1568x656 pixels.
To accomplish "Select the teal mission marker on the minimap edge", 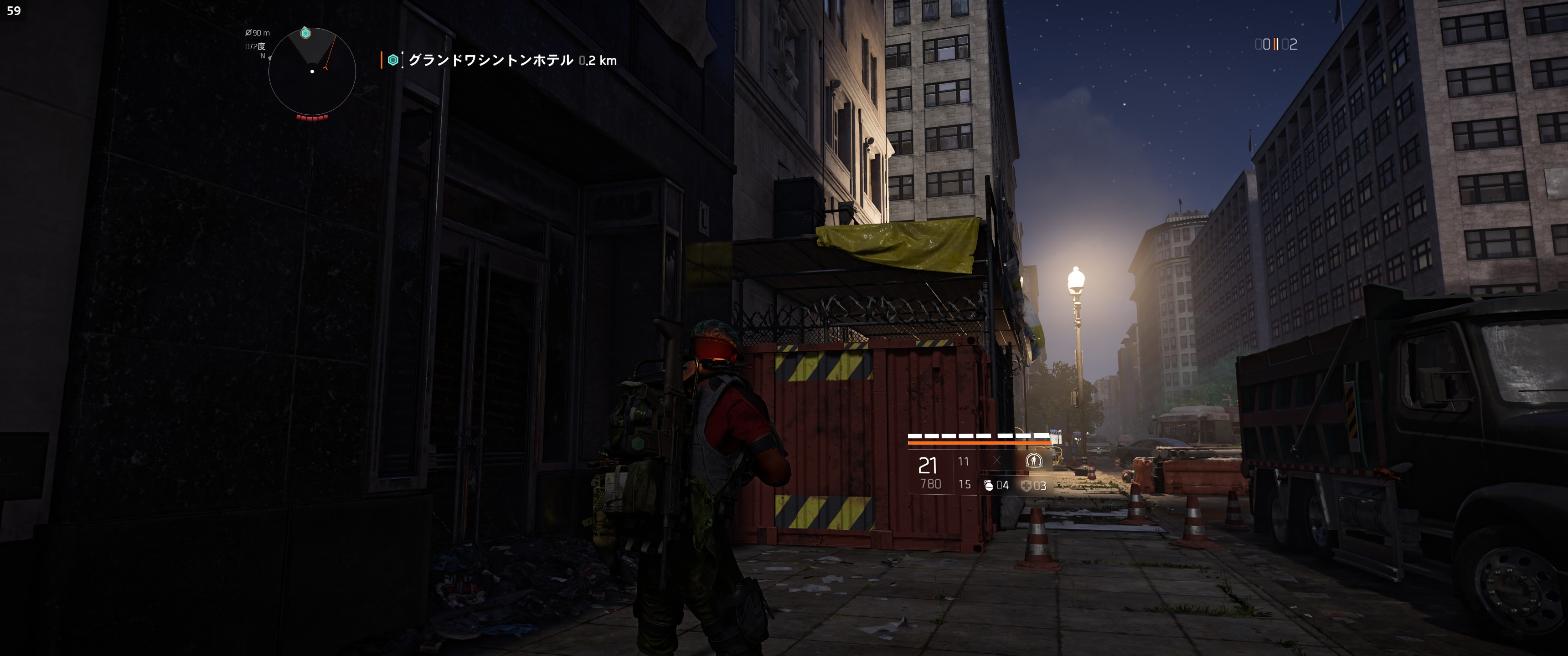I will 305,33.
